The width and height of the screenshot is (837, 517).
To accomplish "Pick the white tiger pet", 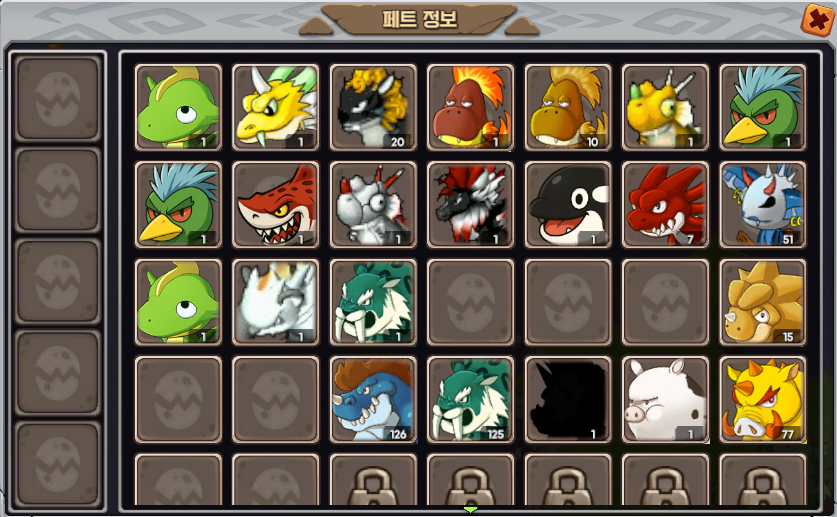I will (275, 302).
